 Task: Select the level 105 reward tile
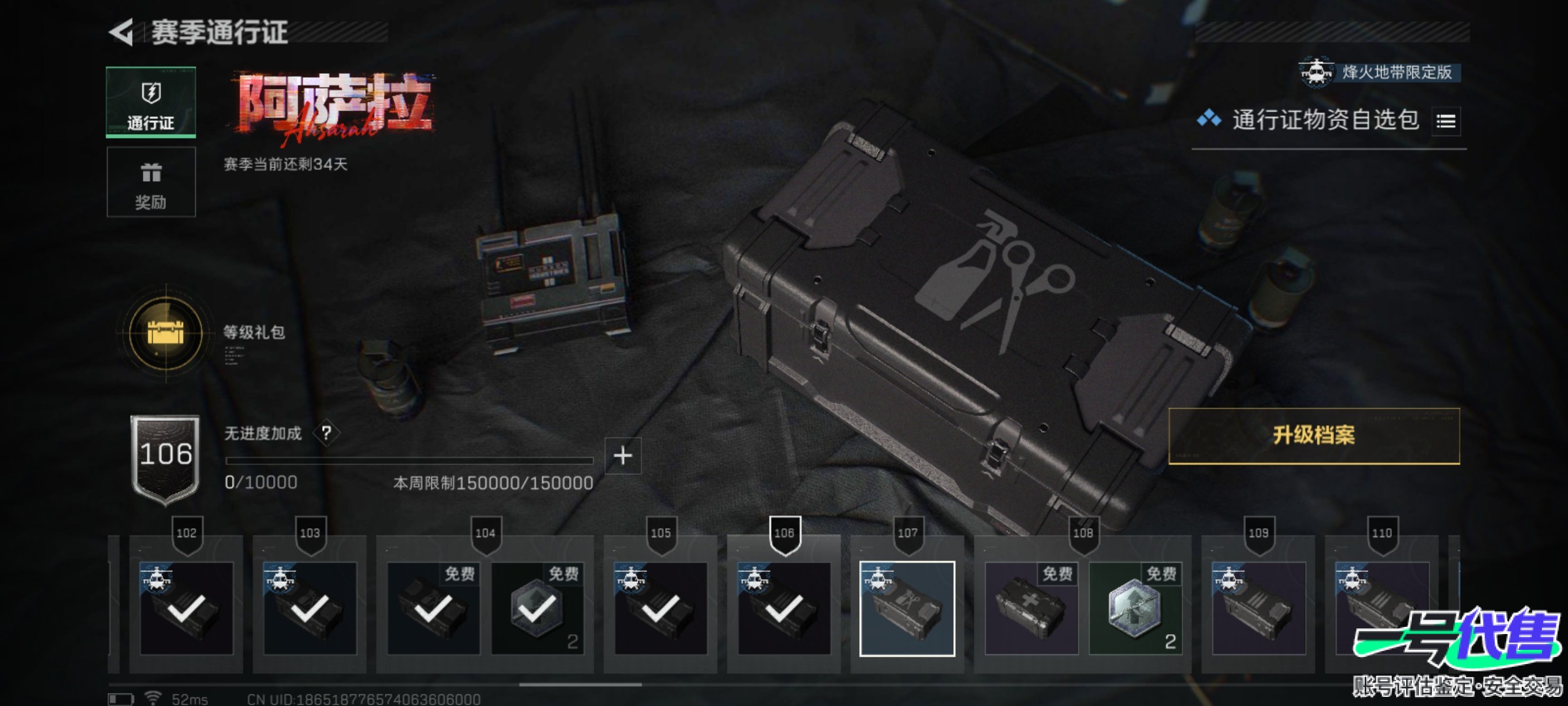661,609
